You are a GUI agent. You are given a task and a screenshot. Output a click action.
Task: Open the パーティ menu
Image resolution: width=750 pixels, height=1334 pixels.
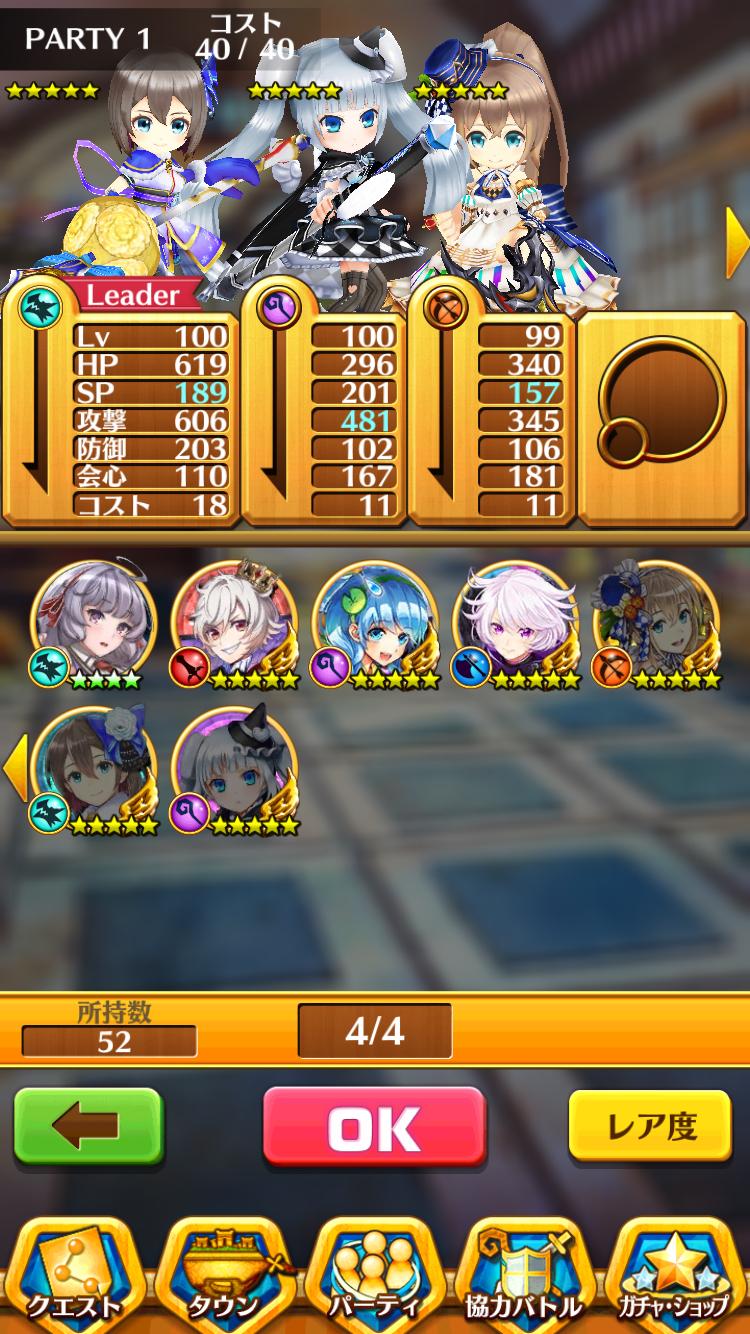pyautogui.click(x=374, y=1275)
